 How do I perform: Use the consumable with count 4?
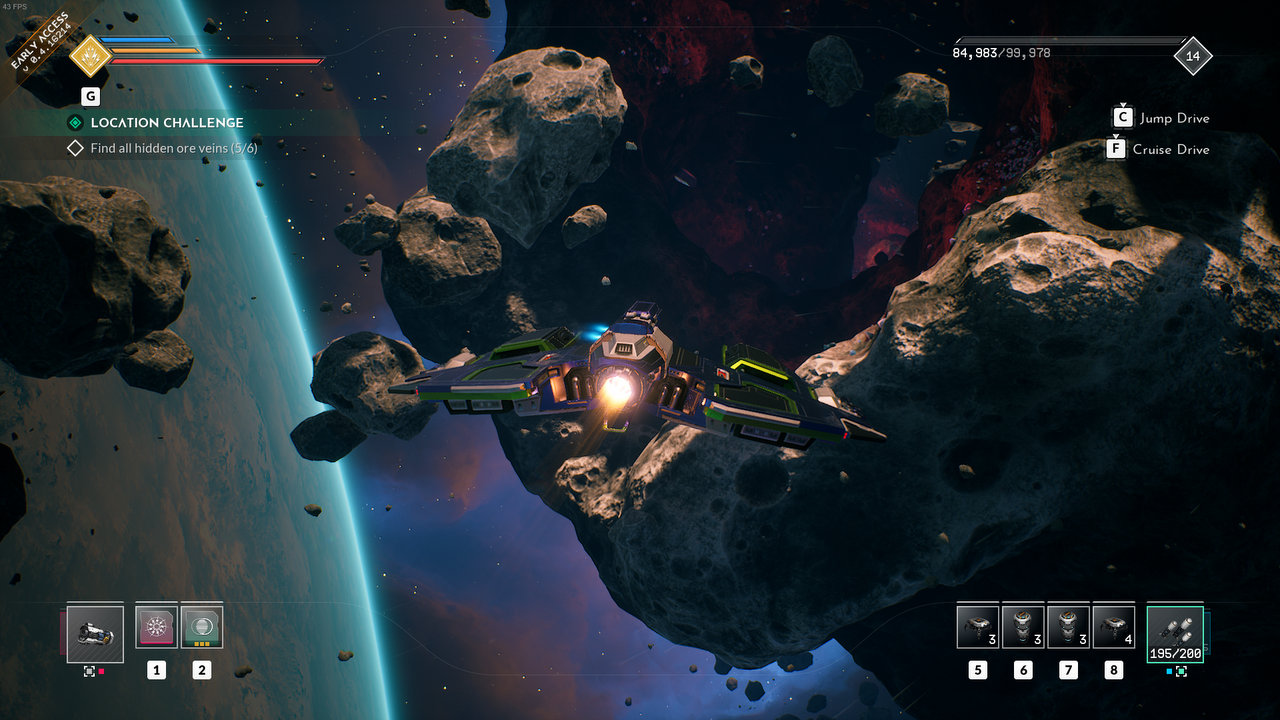[x=1114, y=627]
